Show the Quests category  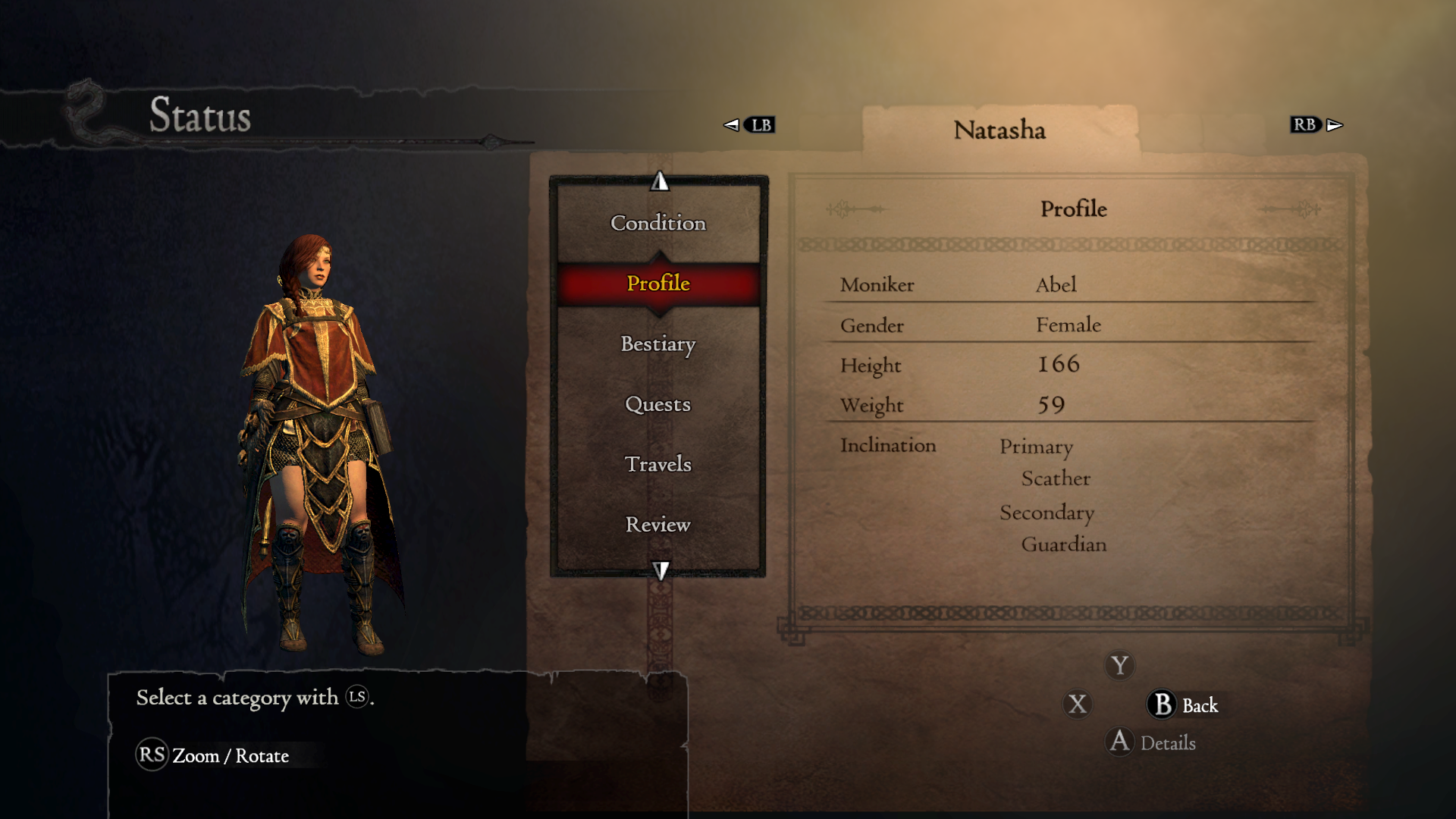tap(658, 404)
